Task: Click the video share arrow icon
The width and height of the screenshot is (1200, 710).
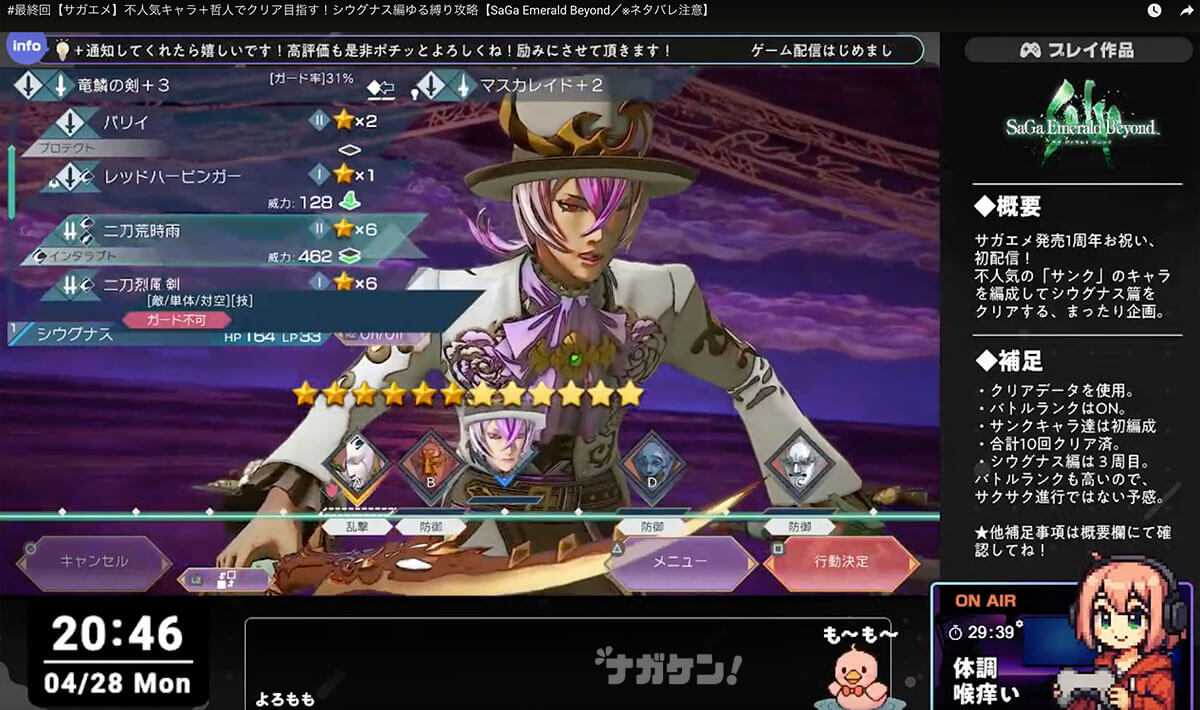Action: click(1184, 11)
